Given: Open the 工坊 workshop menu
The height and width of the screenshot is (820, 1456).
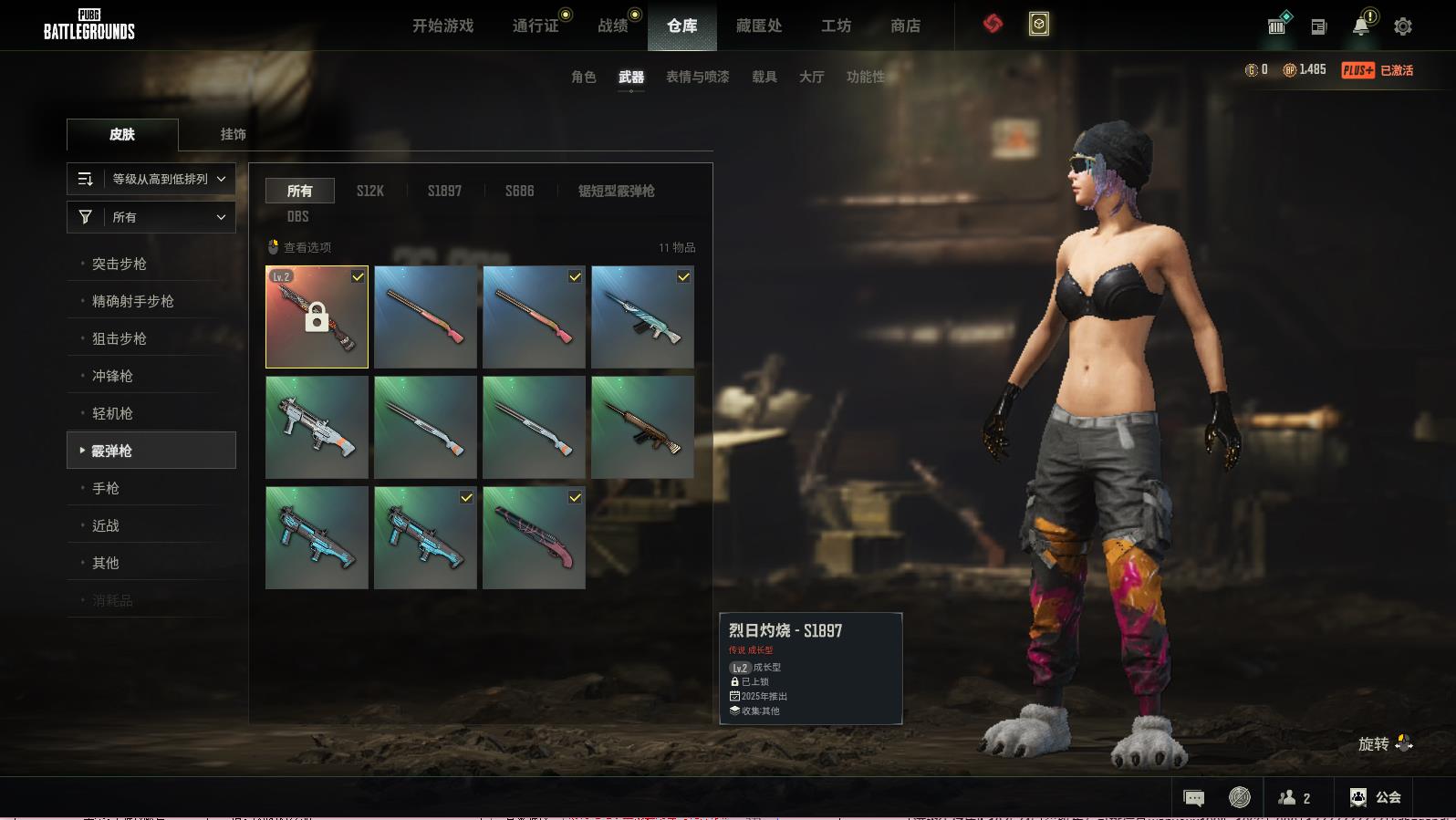Looking at the screenshot, I should pos(836,26).
